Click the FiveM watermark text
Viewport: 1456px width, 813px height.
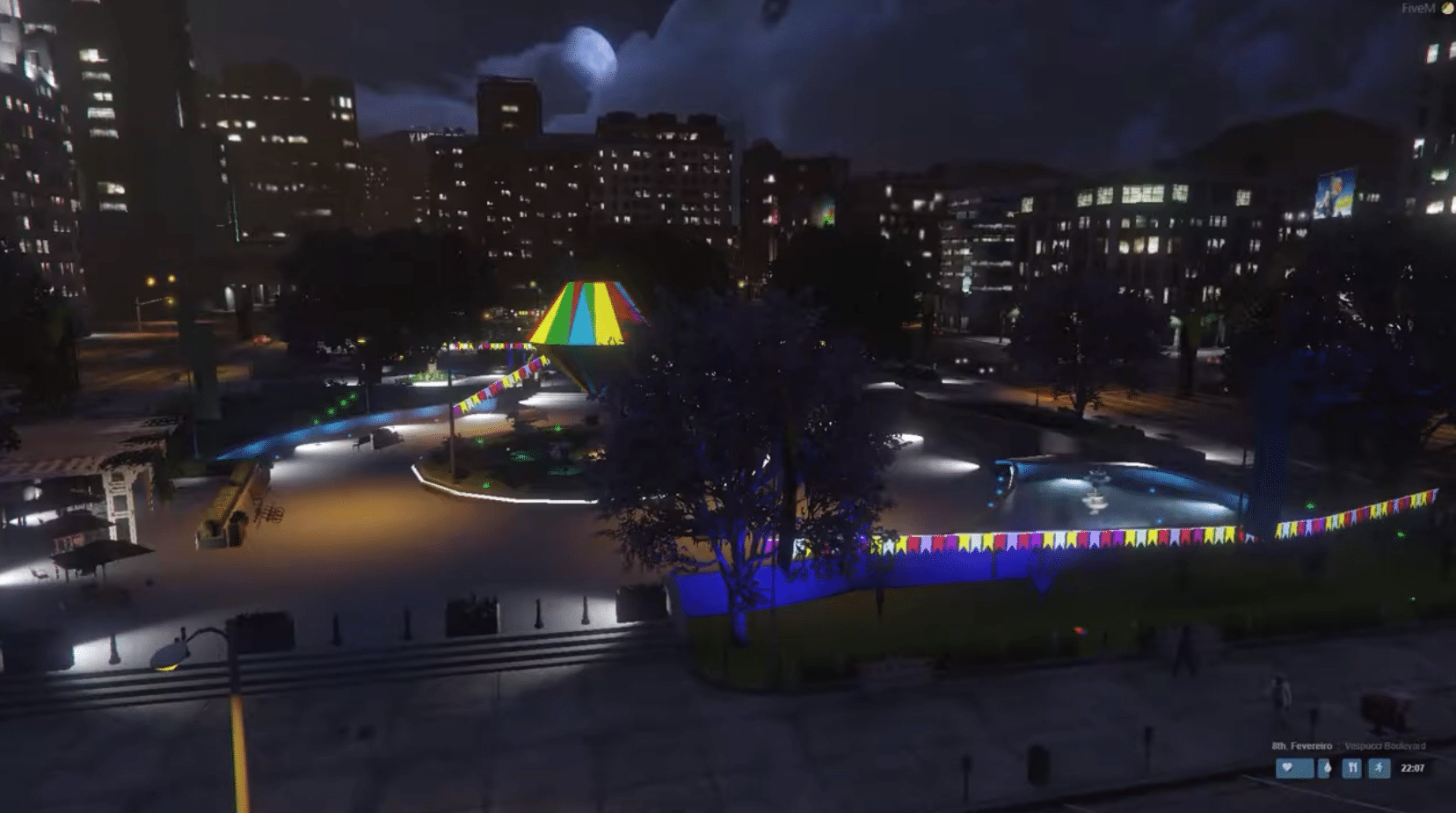point(1417,8)
